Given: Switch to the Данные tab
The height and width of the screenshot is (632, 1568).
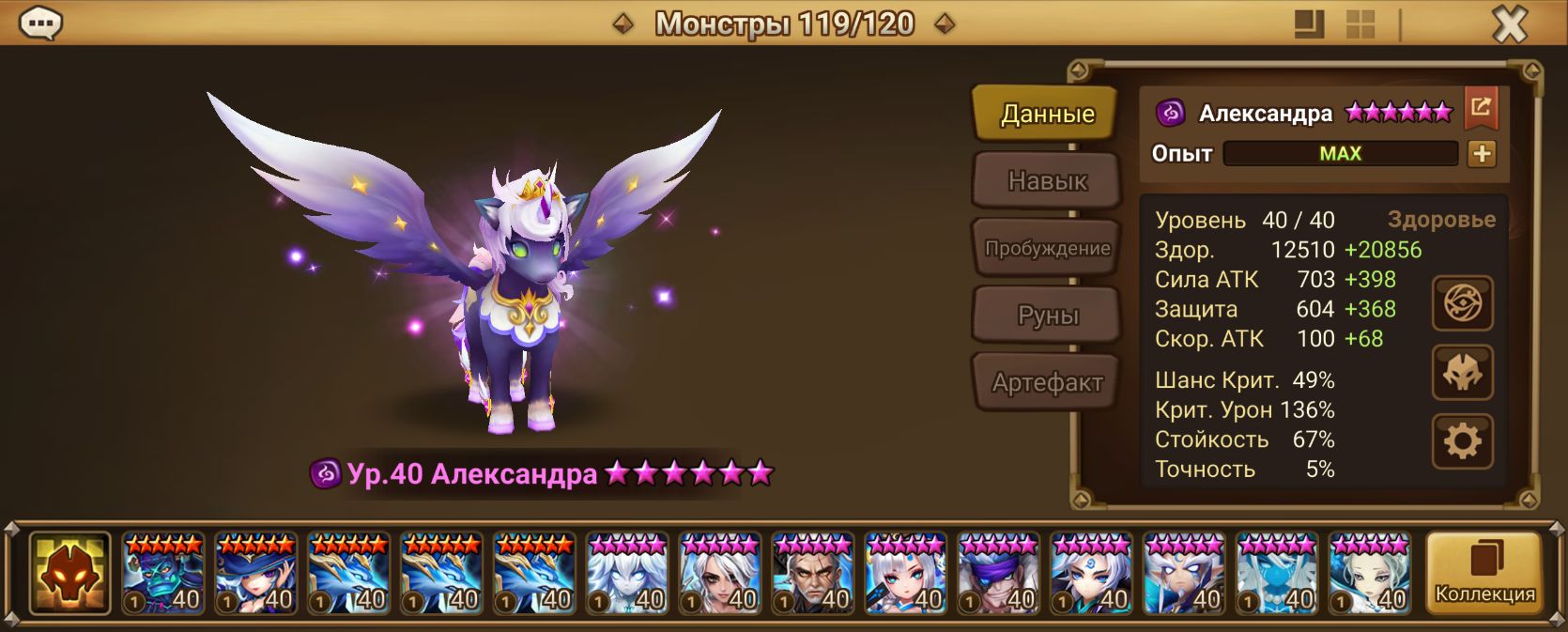Looking at the screenshot, I should point(1047,114).
